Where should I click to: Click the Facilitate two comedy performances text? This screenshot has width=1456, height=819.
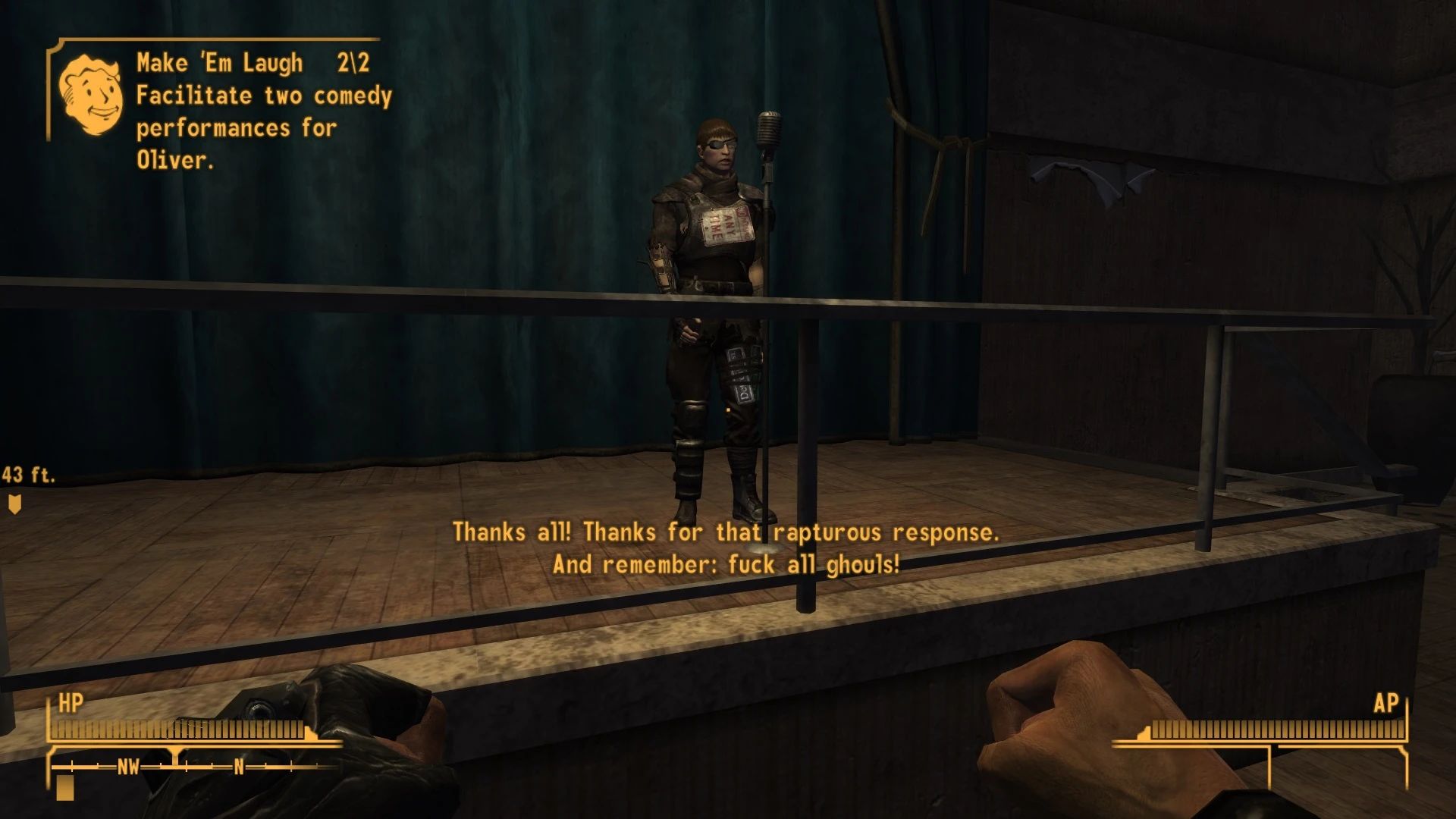click(x=262, y=96)
